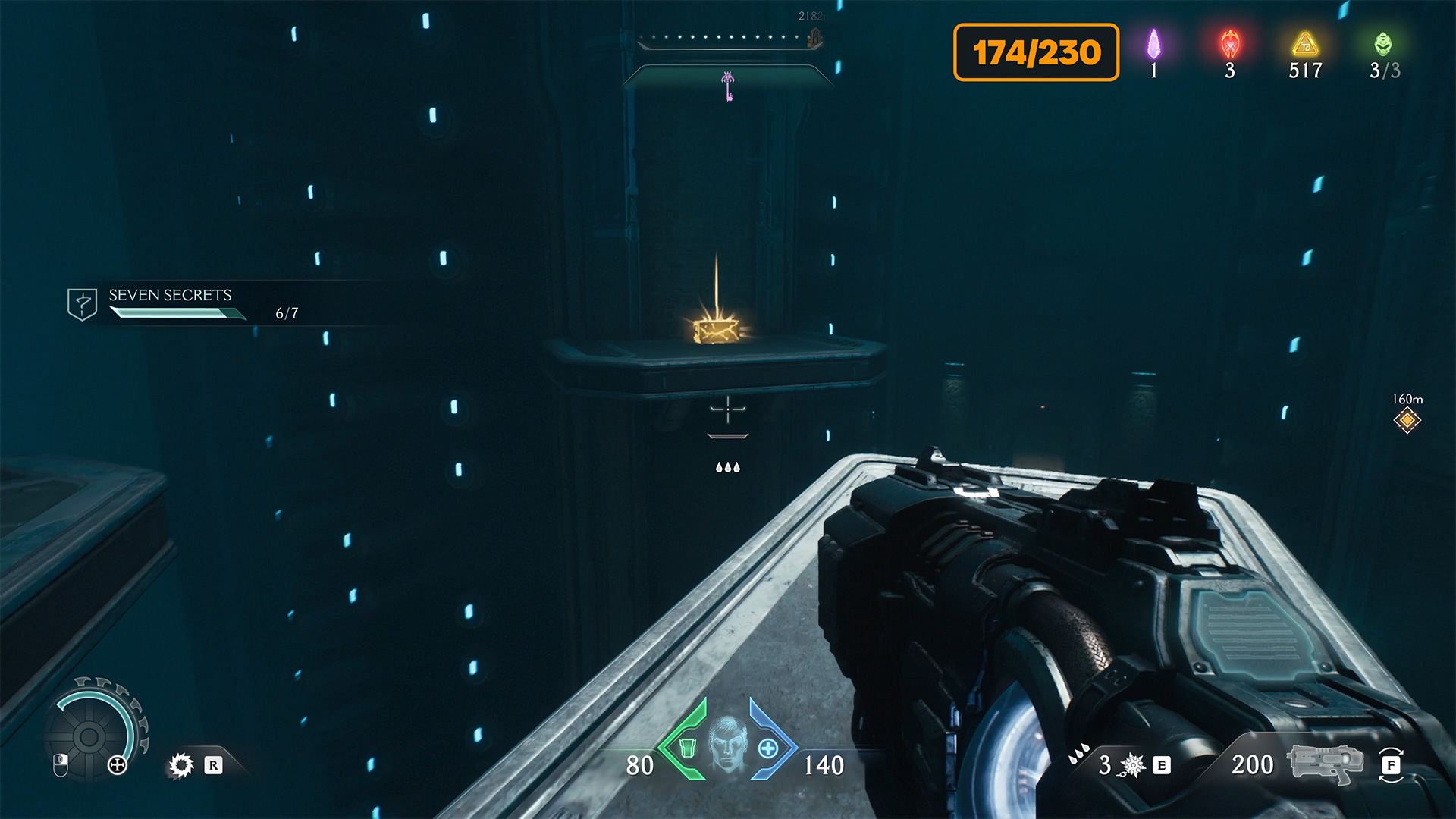
Task: Select the spiked flail melee icon
Action: coord(1132,765)
